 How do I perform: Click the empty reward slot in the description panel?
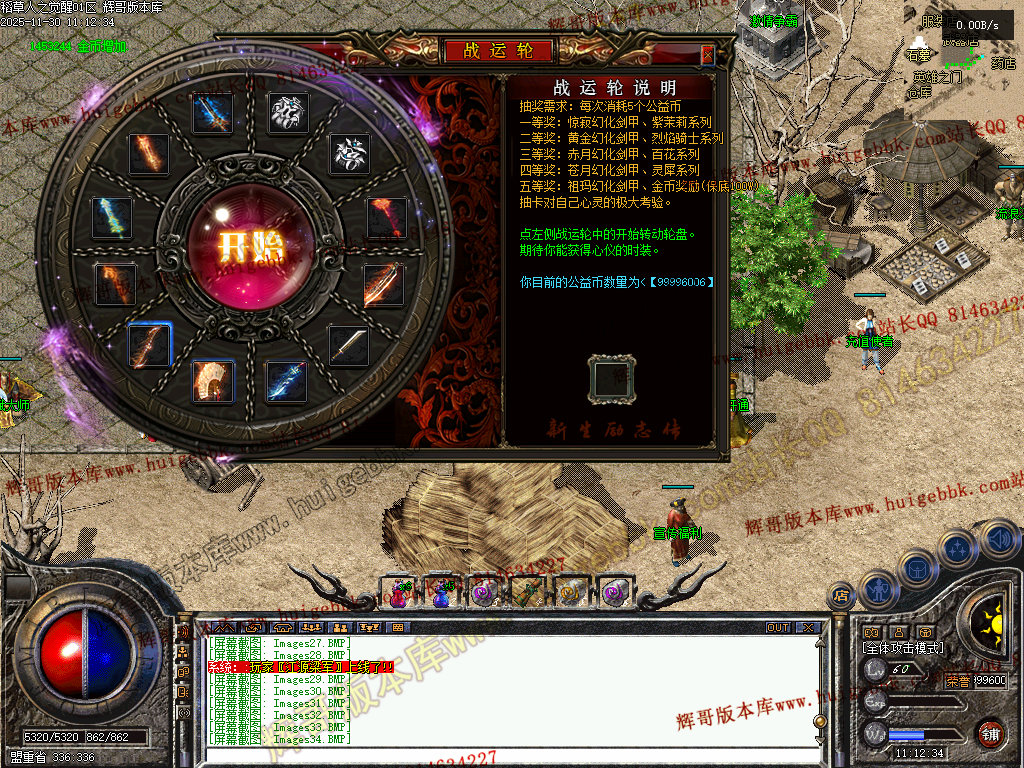[611, 379]
